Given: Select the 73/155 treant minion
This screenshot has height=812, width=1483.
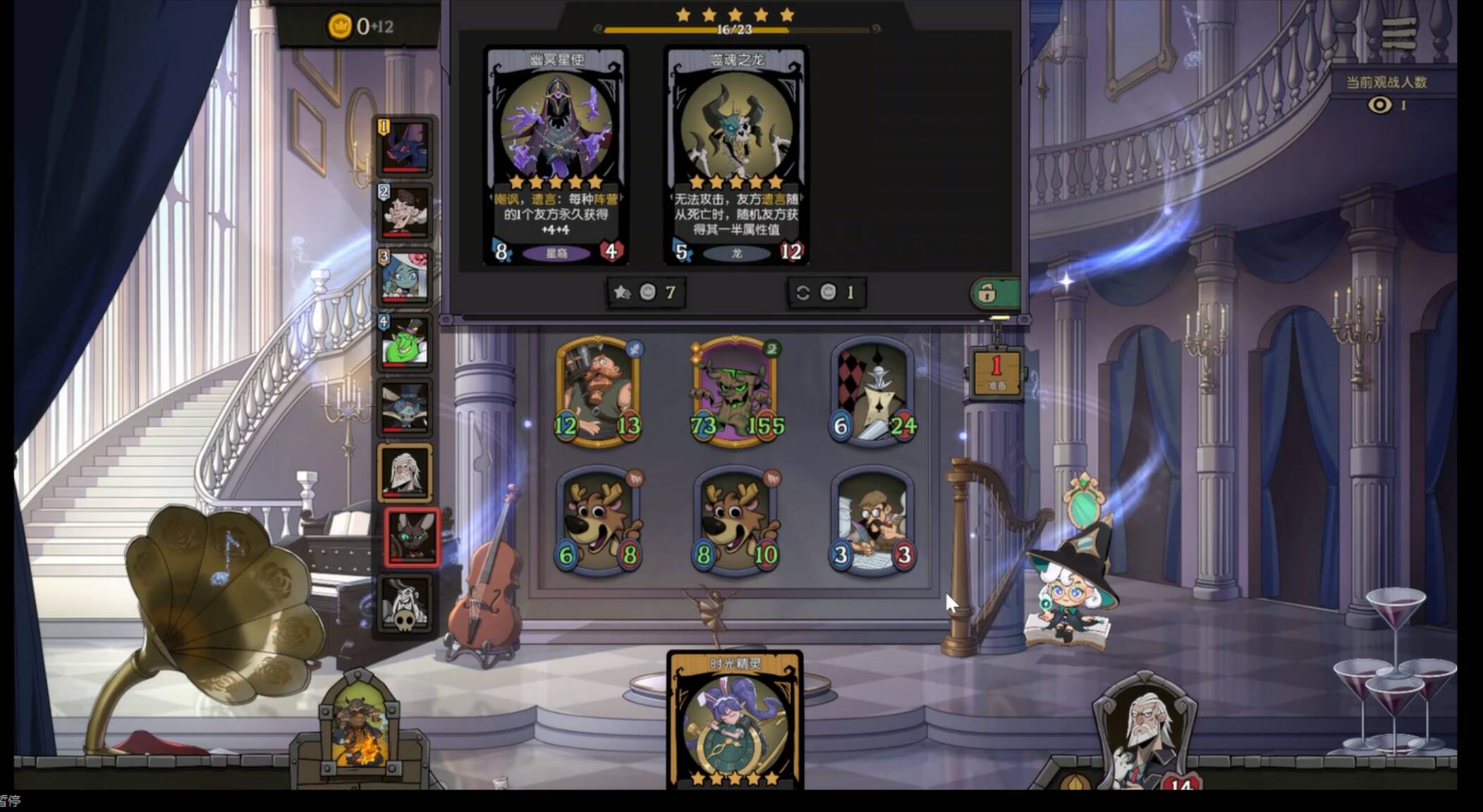Looking at the screenshot, I should (736, 392).
